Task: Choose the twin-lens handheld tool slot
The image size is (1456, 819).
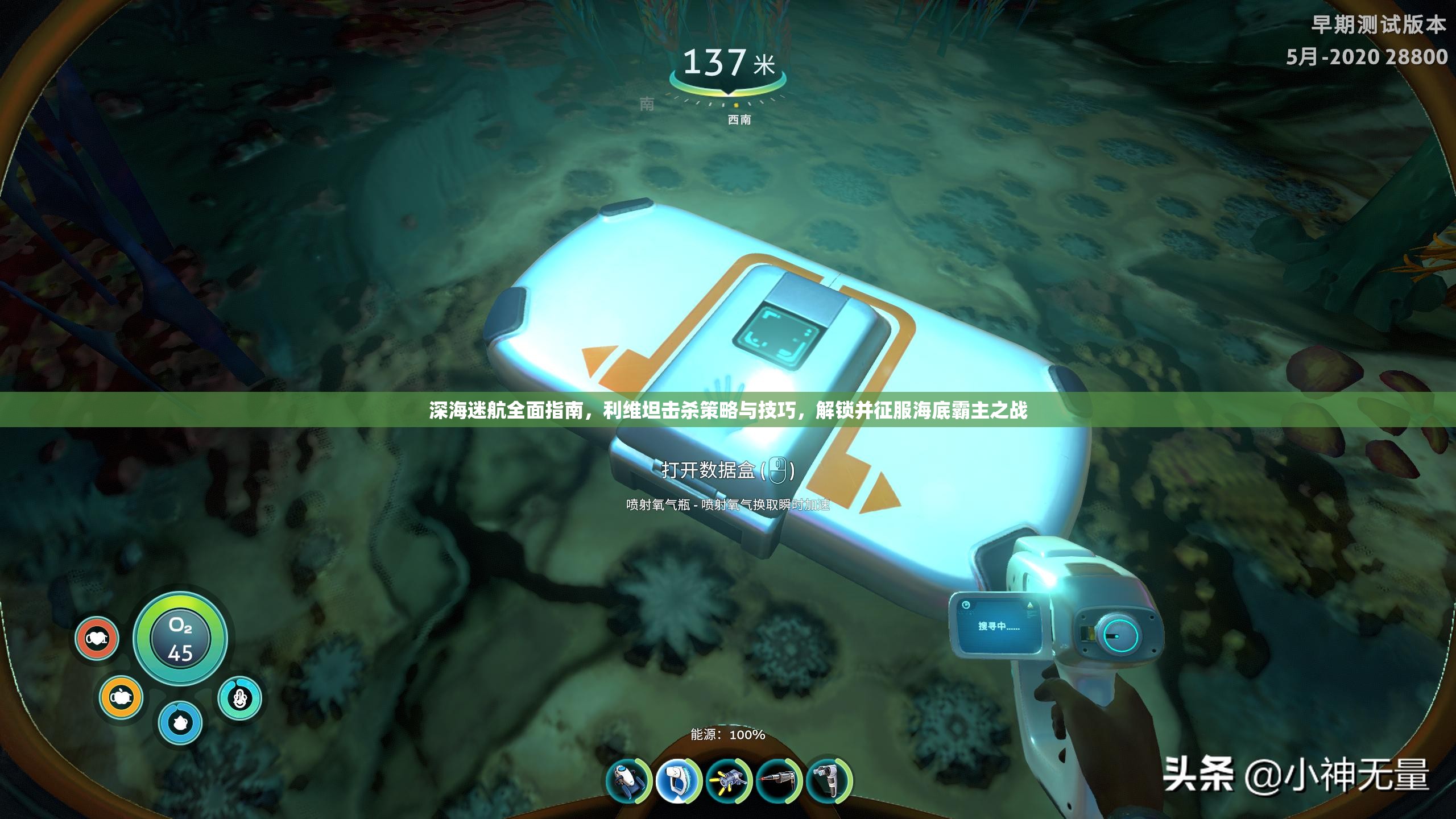Action: click(829, 781)
